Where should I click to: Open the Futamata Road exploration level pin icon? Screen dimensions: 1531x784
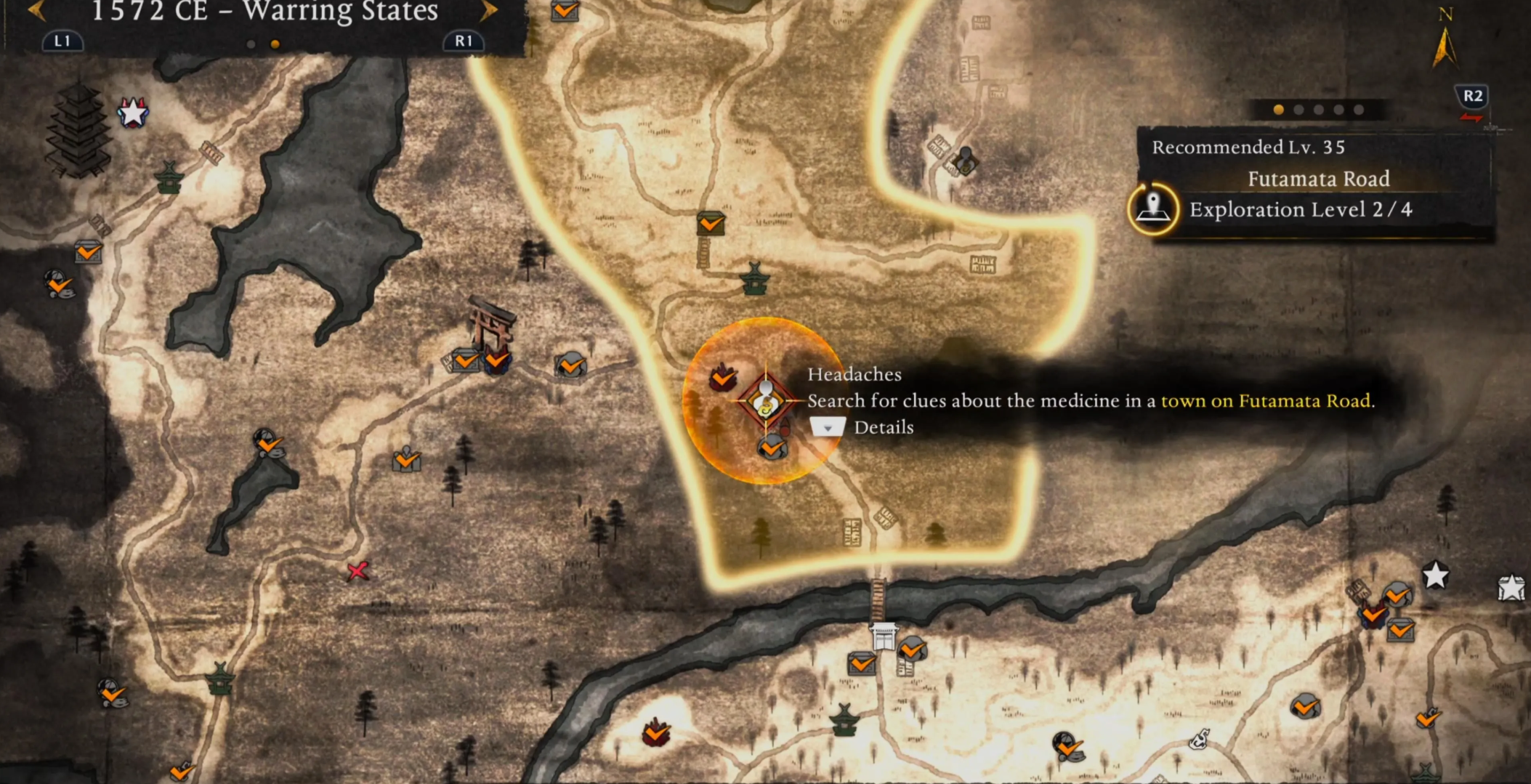(x=1152, y=209)
